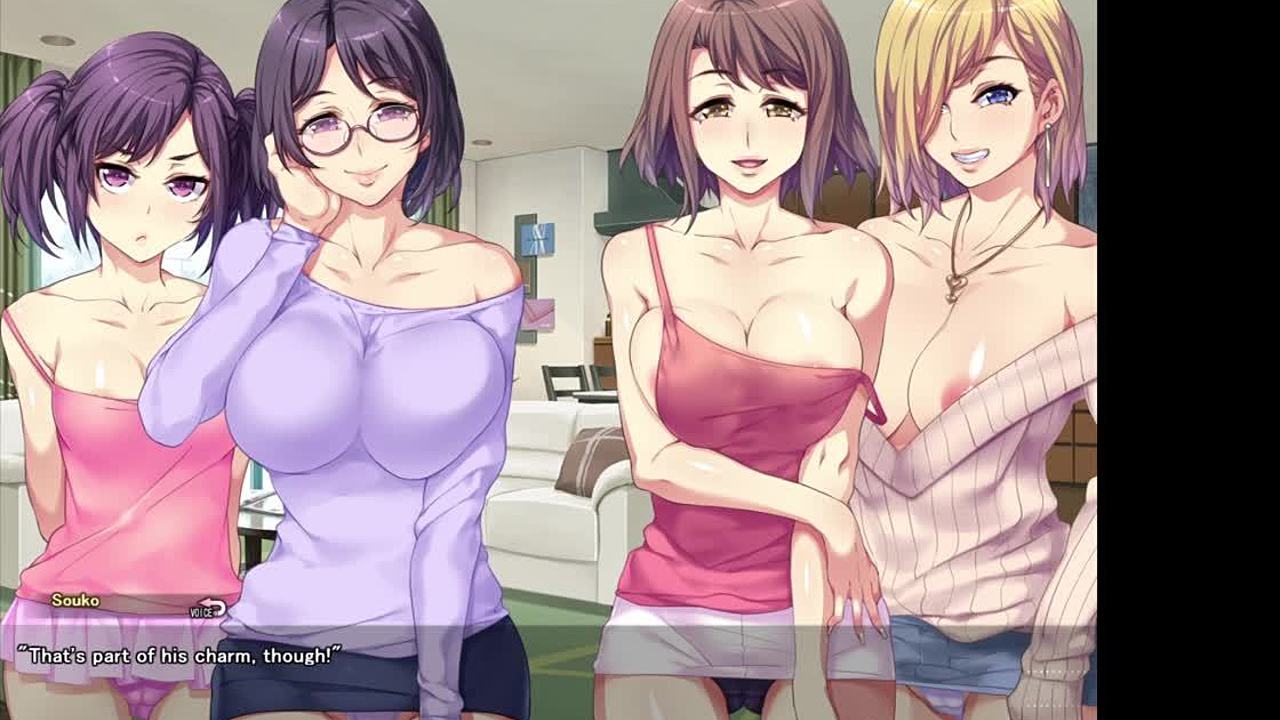
Task: Replay Souko's voice line
Action: (208, 609)
